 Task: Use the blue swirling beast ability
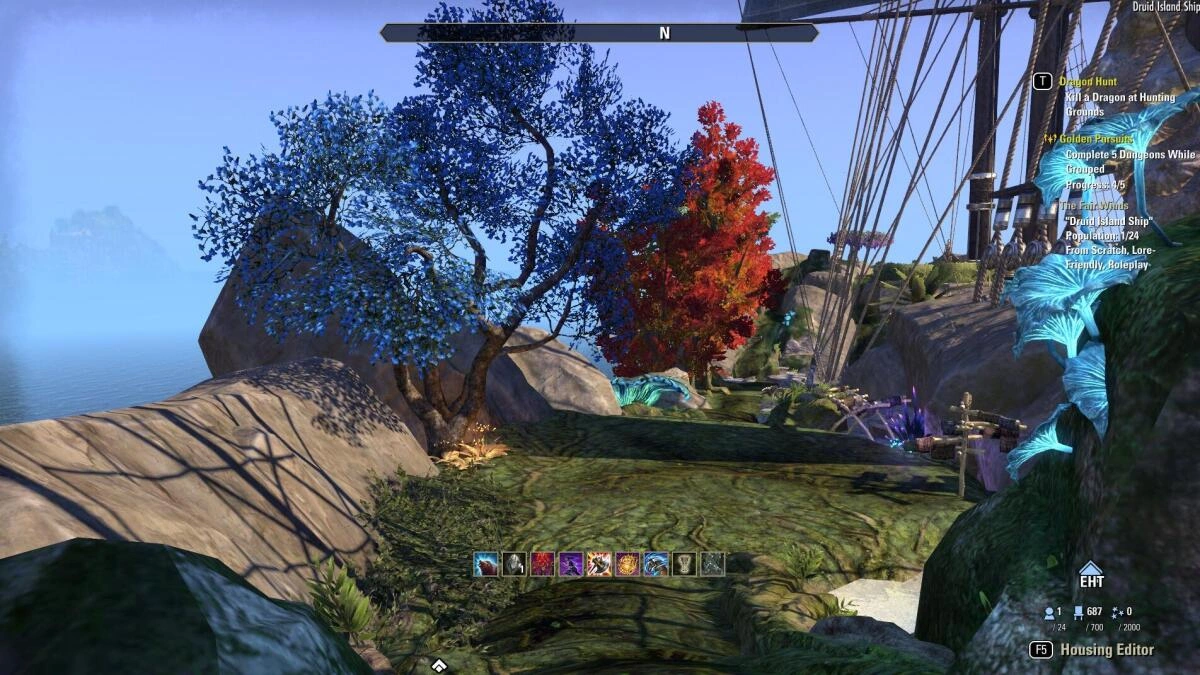[656, 564]
